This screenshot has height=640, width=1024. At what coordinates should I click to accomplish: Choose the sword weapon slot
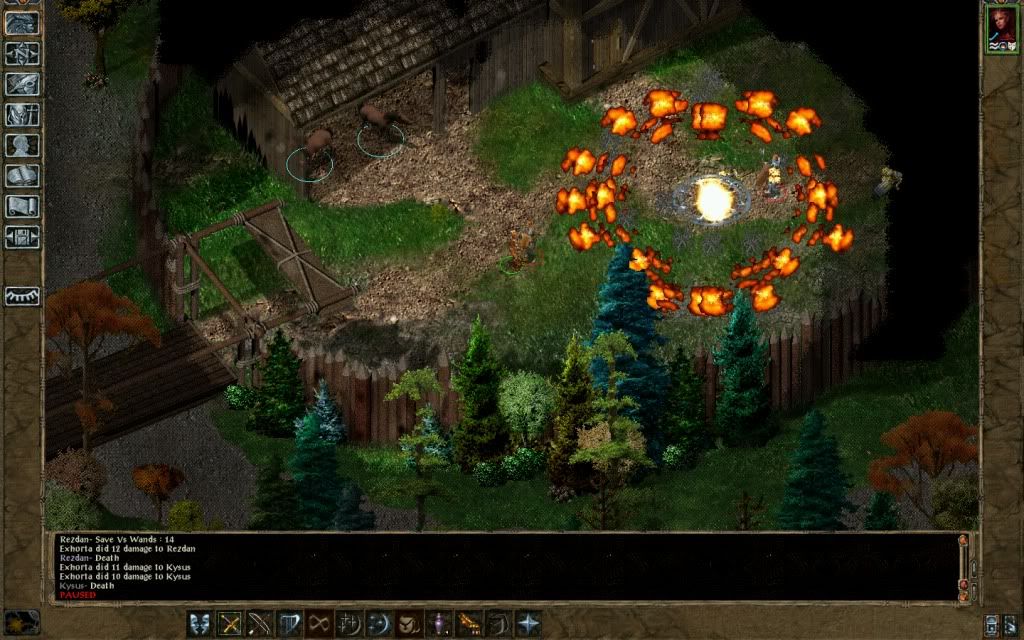pyautogui.click(x=260, y=624)
